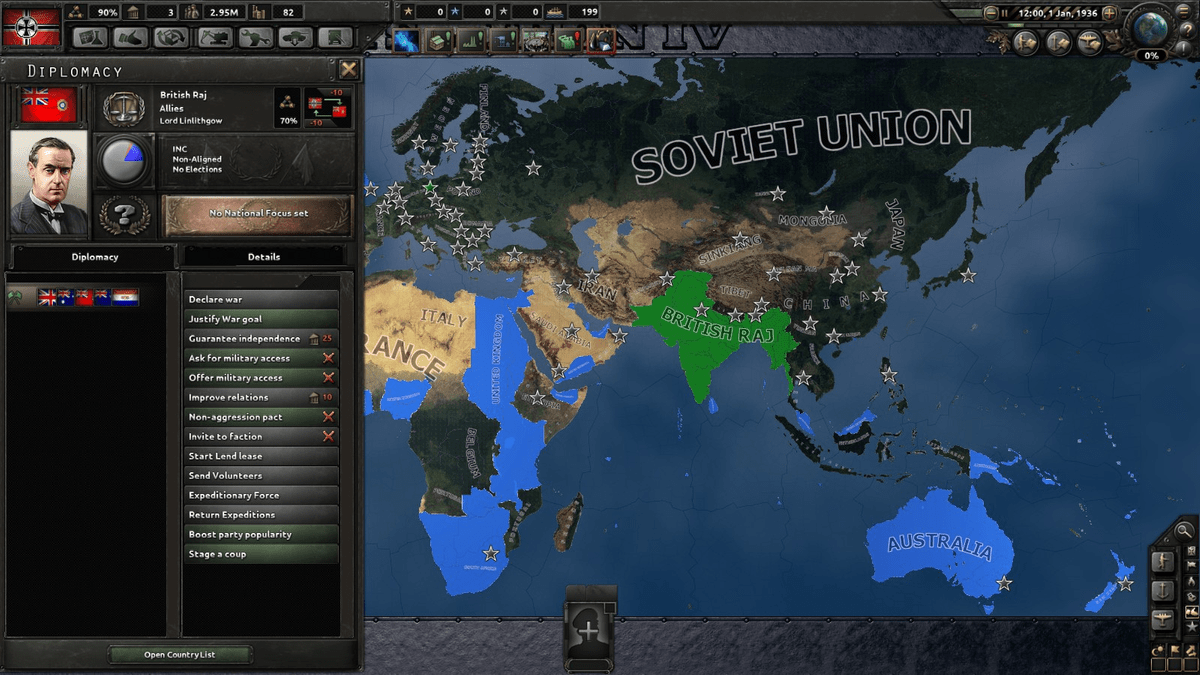Increase game speed with plus button
The height and width of the screenshot is (675, 1200).
(1107, 13)
